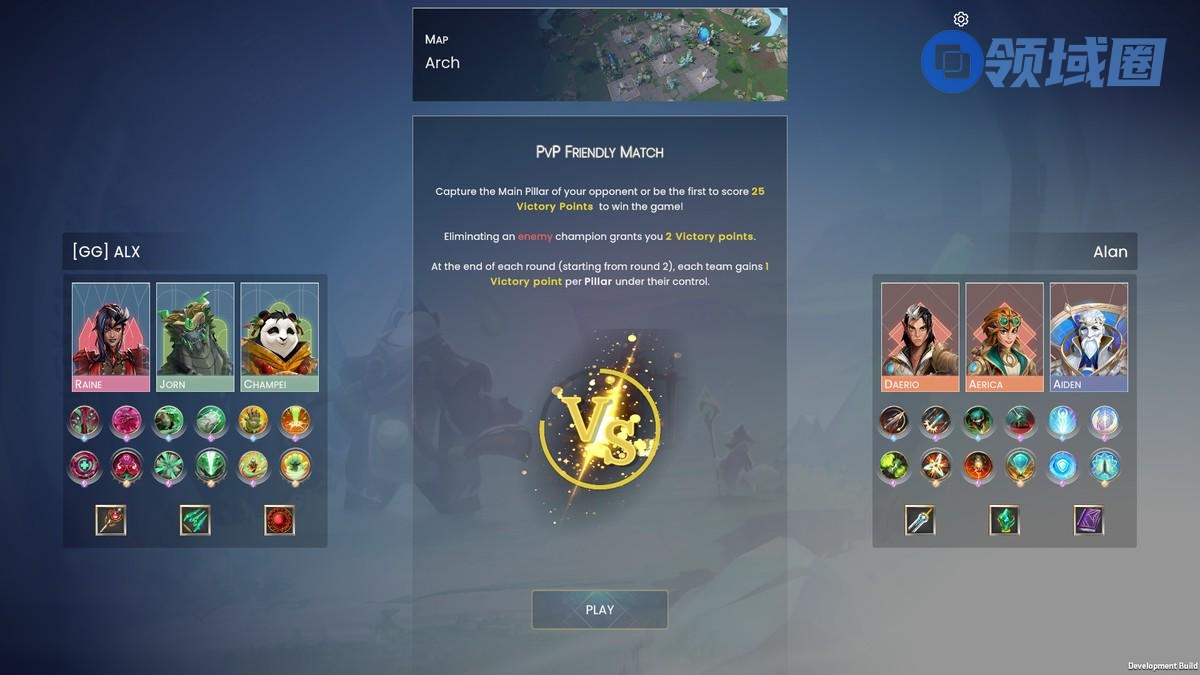Viewport: 1200px width, 675px height.
Task: Choose Aiden's champion portrait
Action: pos(1089,336)
